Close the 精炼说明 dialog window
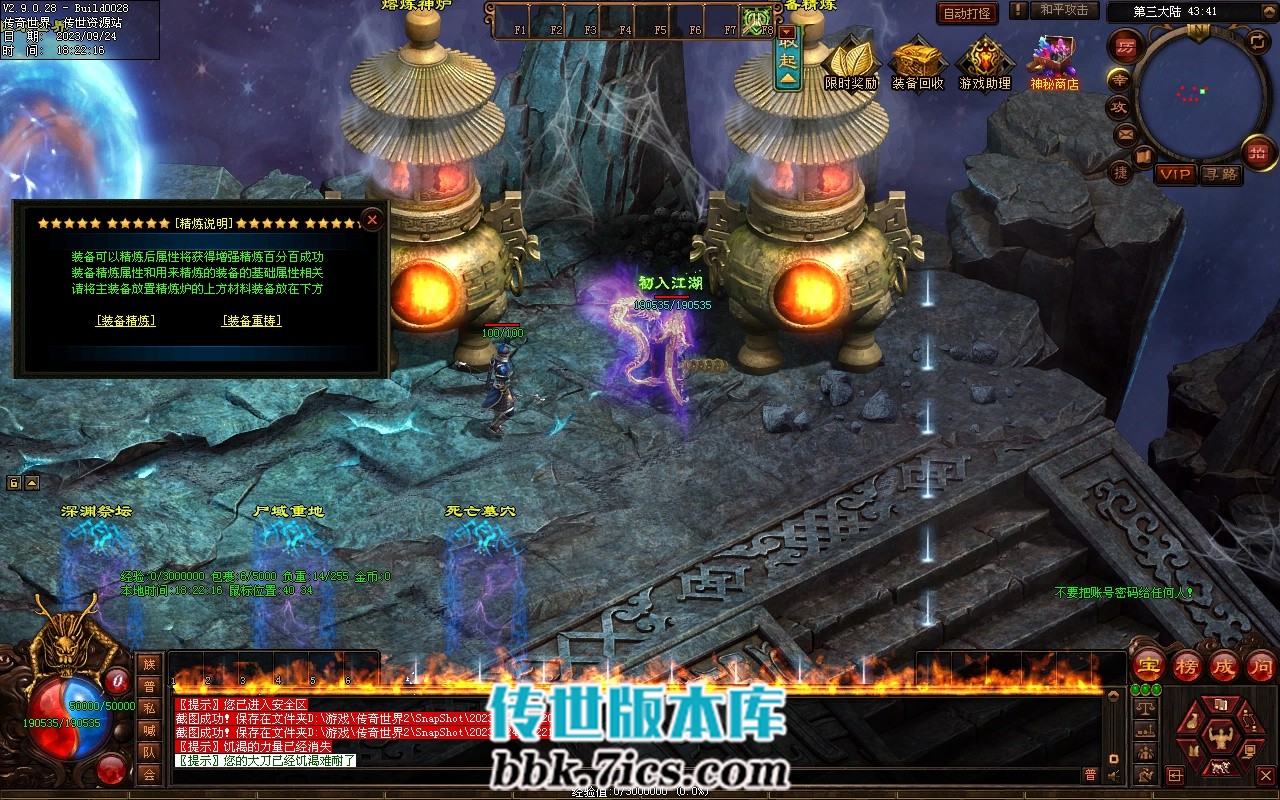The image size is (1280, 800). (x=372, y=219)
